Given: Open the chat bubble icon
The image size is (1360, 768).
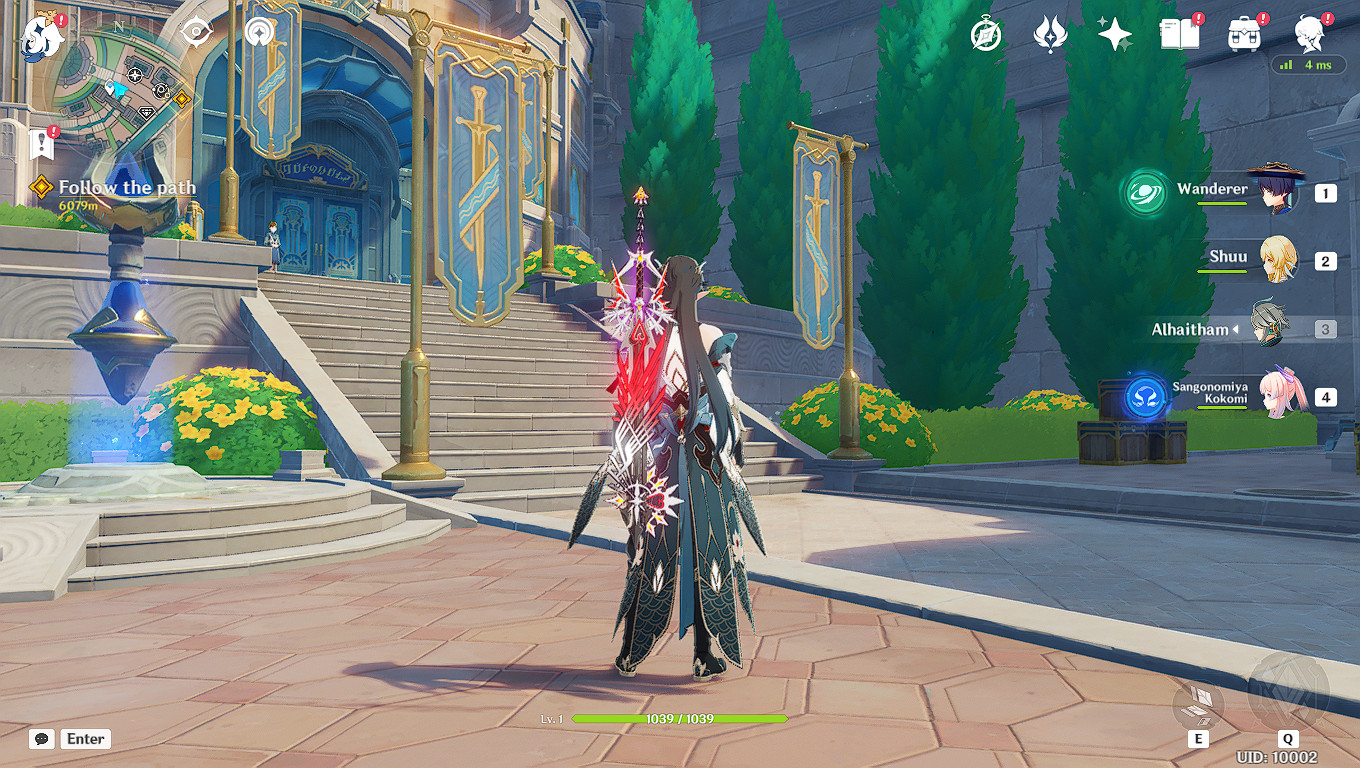Looking at the screenshot, I should (40, 739).
